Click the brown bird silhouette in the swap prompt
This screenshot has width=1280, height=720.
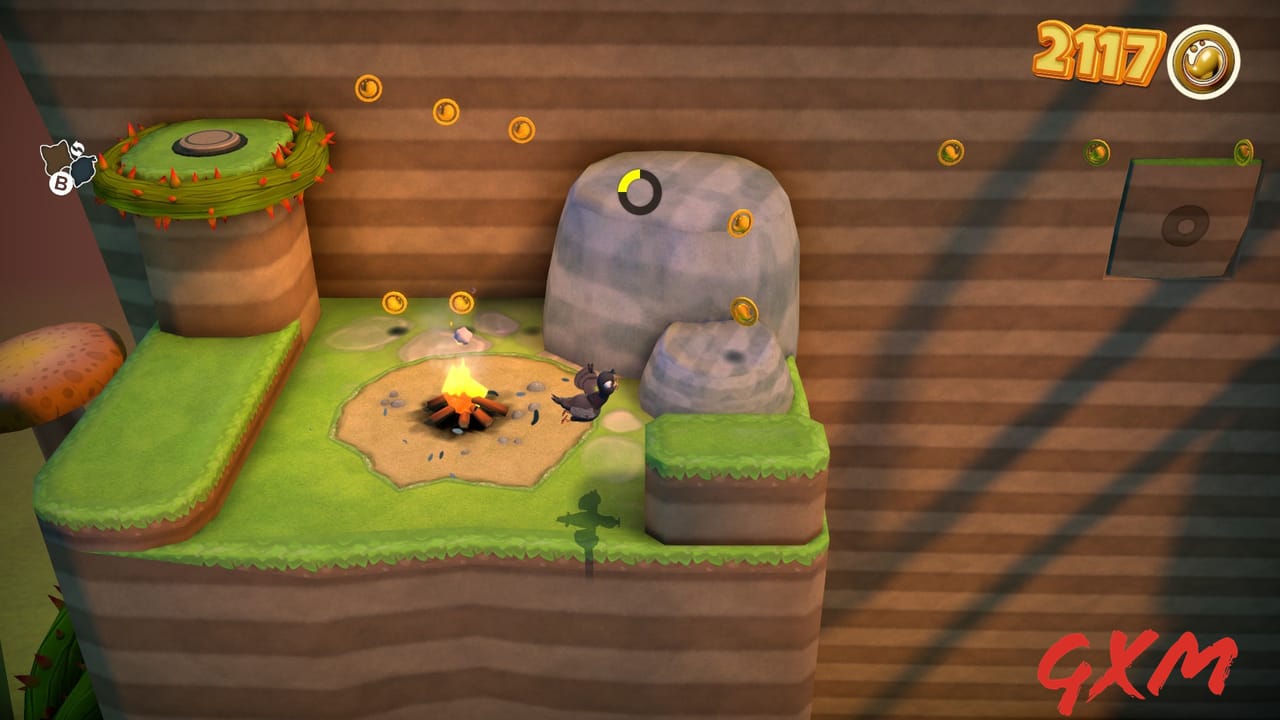[x=55, y=158]
